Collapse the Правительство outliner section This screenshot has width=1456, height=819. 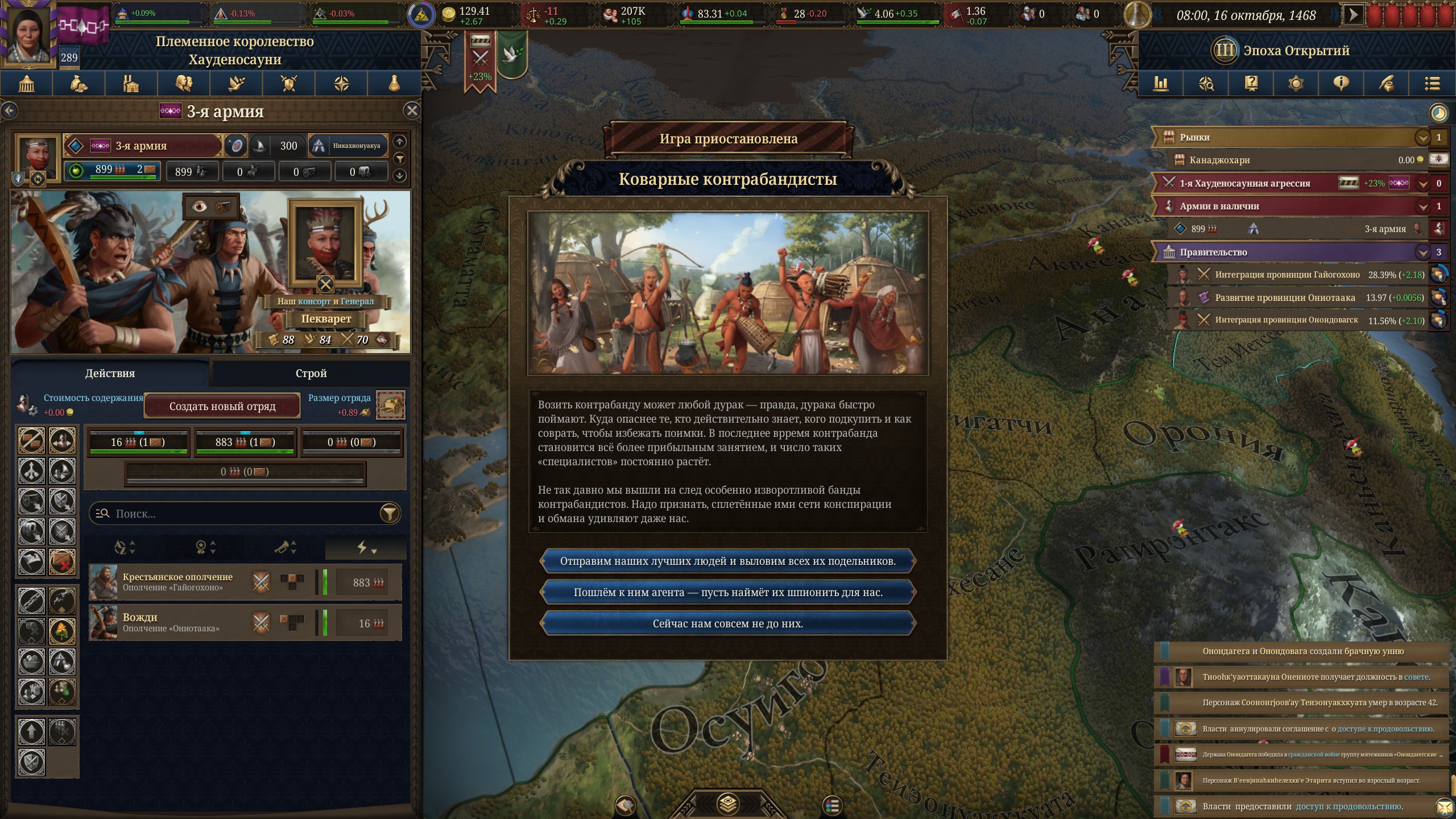1422,252
